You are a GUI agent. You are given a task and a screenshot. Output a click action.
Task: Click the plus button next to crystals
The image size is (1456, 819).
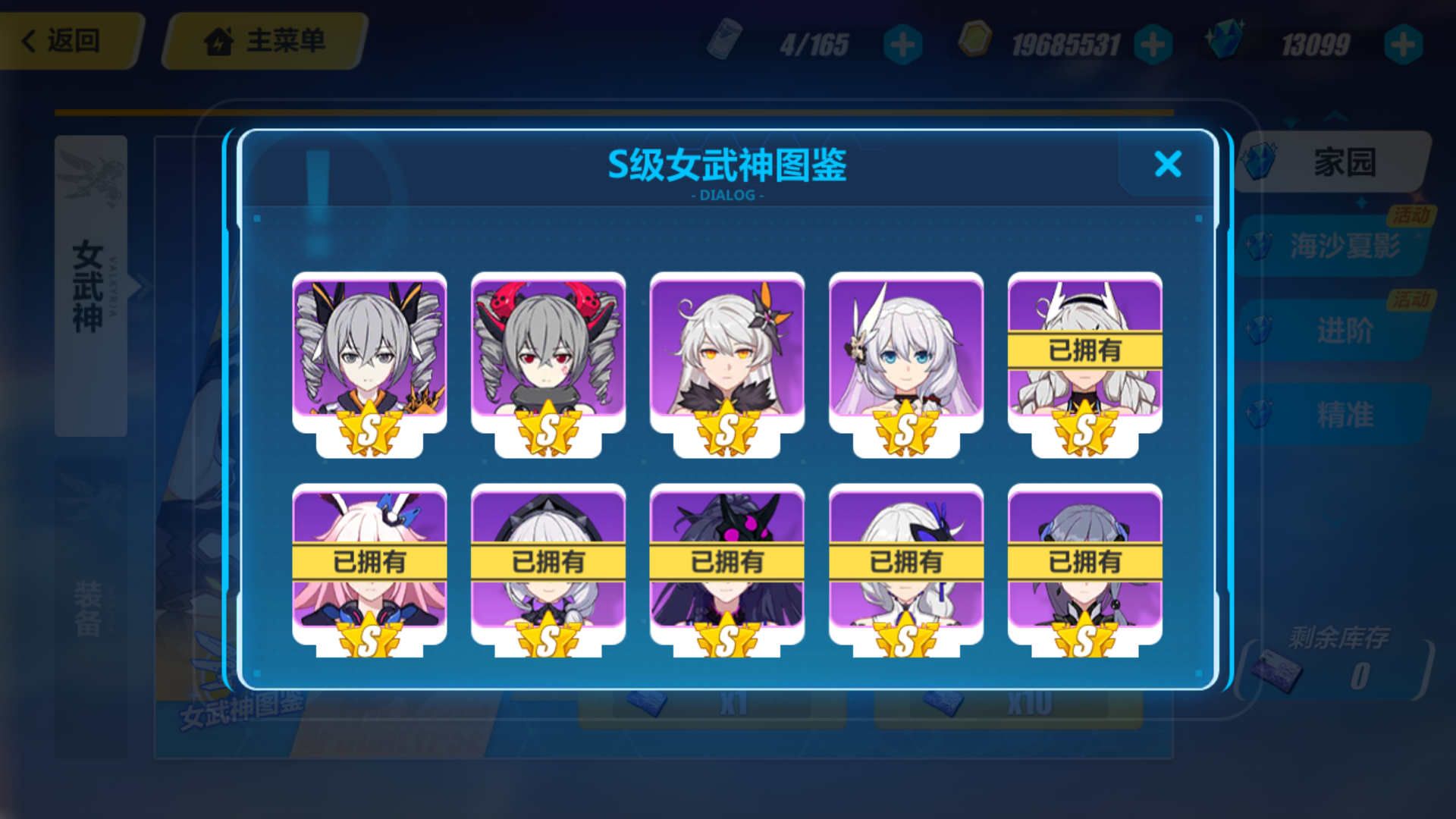(x=1402, y=43)
